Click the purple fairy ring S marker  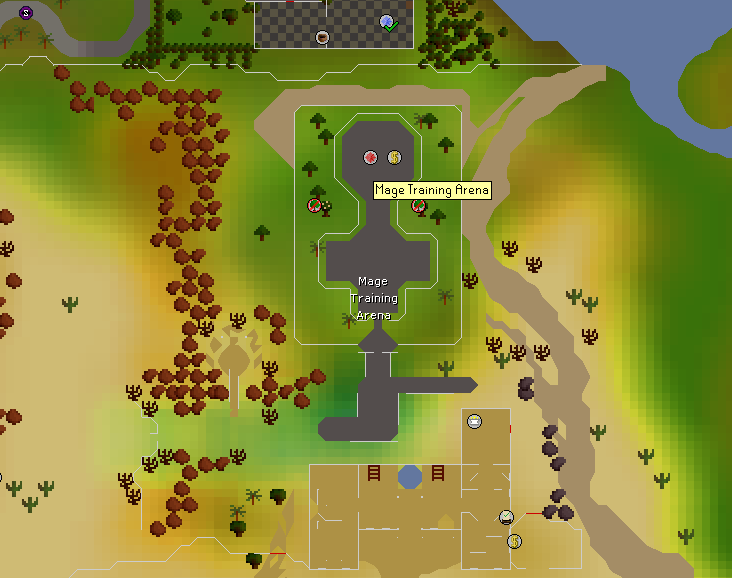26,12
